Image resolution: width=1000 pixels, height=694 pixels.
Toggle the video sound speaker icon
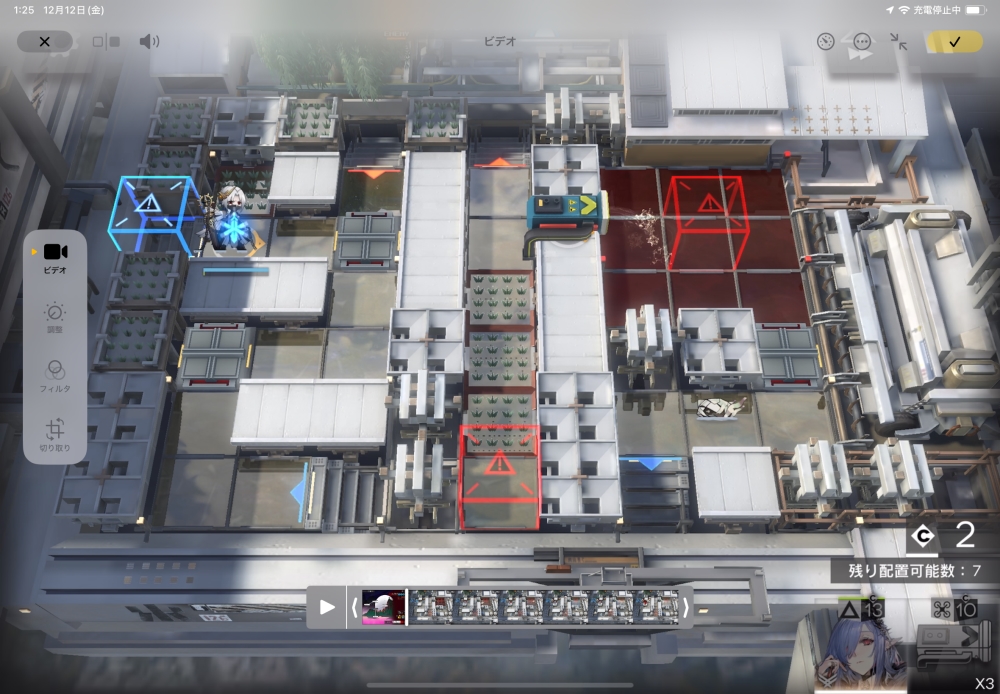point(149,42)
